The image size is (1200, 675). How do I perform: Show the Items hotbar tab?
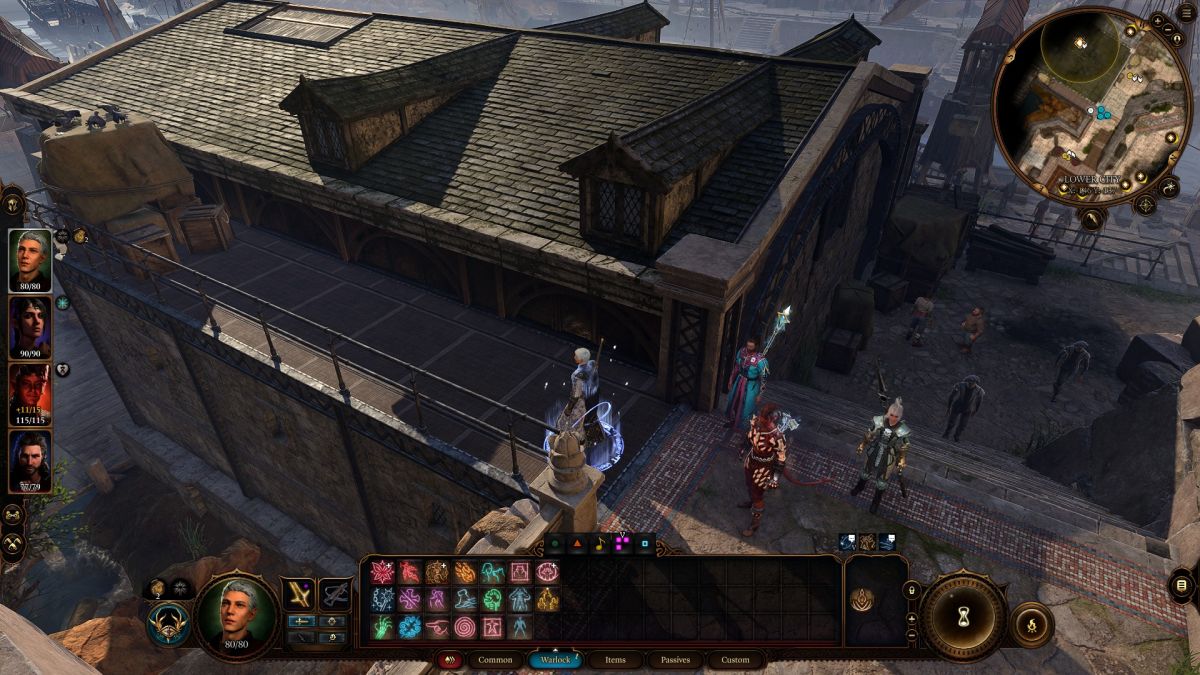tap(616, 660)
